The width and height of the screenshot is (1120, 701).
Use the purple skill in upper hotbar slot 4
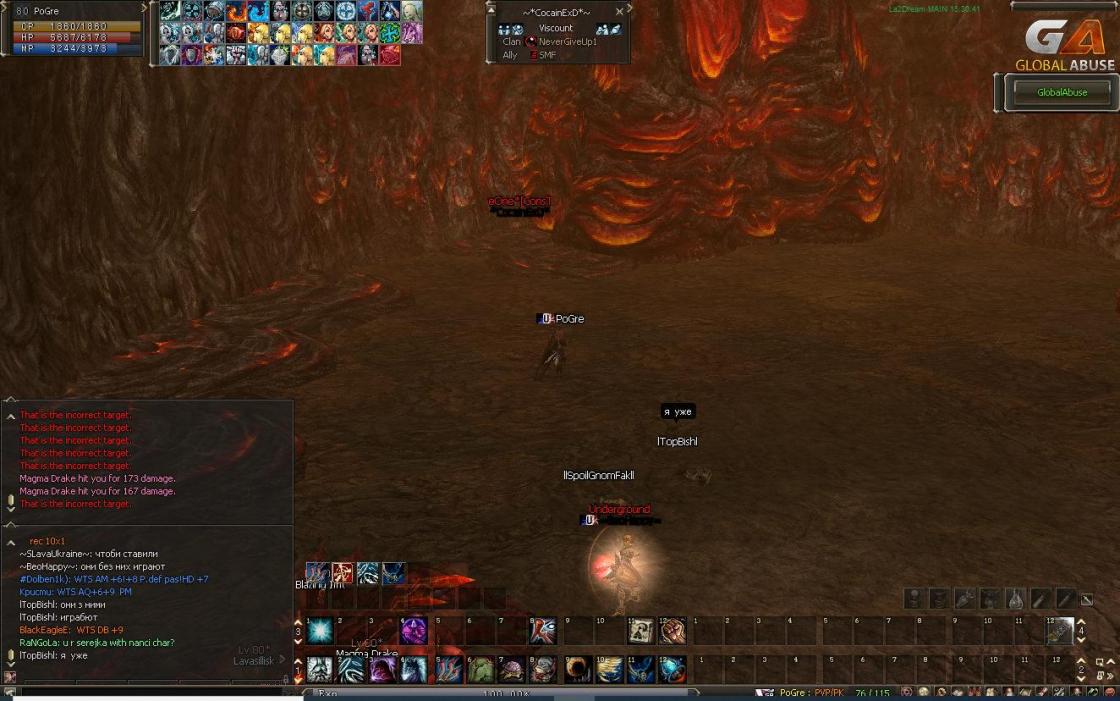(414, 632)
